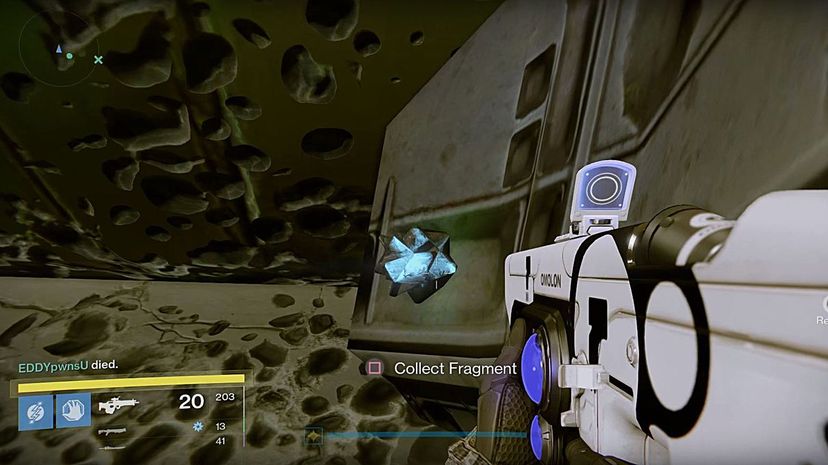Screen dimensions: 828x465
Task: Activate the fist melee ability icon
Action: 73,410
